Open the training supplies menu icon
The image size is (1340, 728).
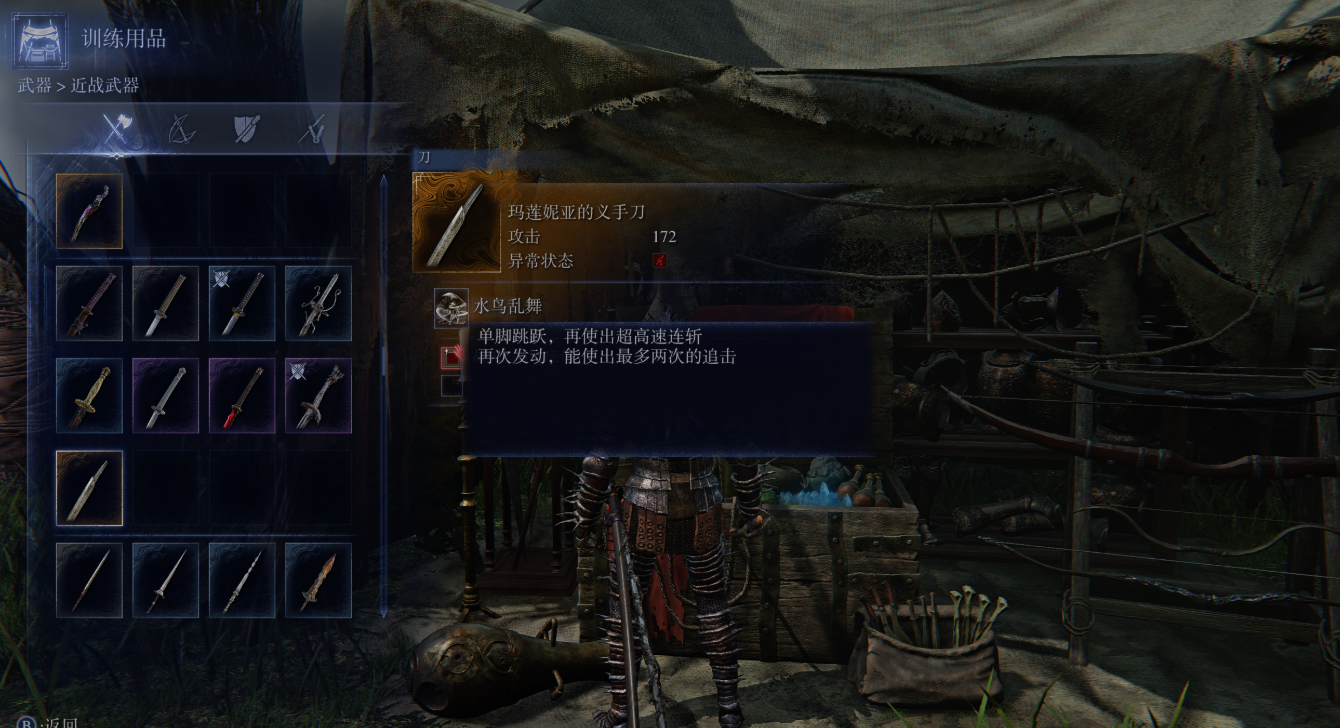tap(41, 40)
